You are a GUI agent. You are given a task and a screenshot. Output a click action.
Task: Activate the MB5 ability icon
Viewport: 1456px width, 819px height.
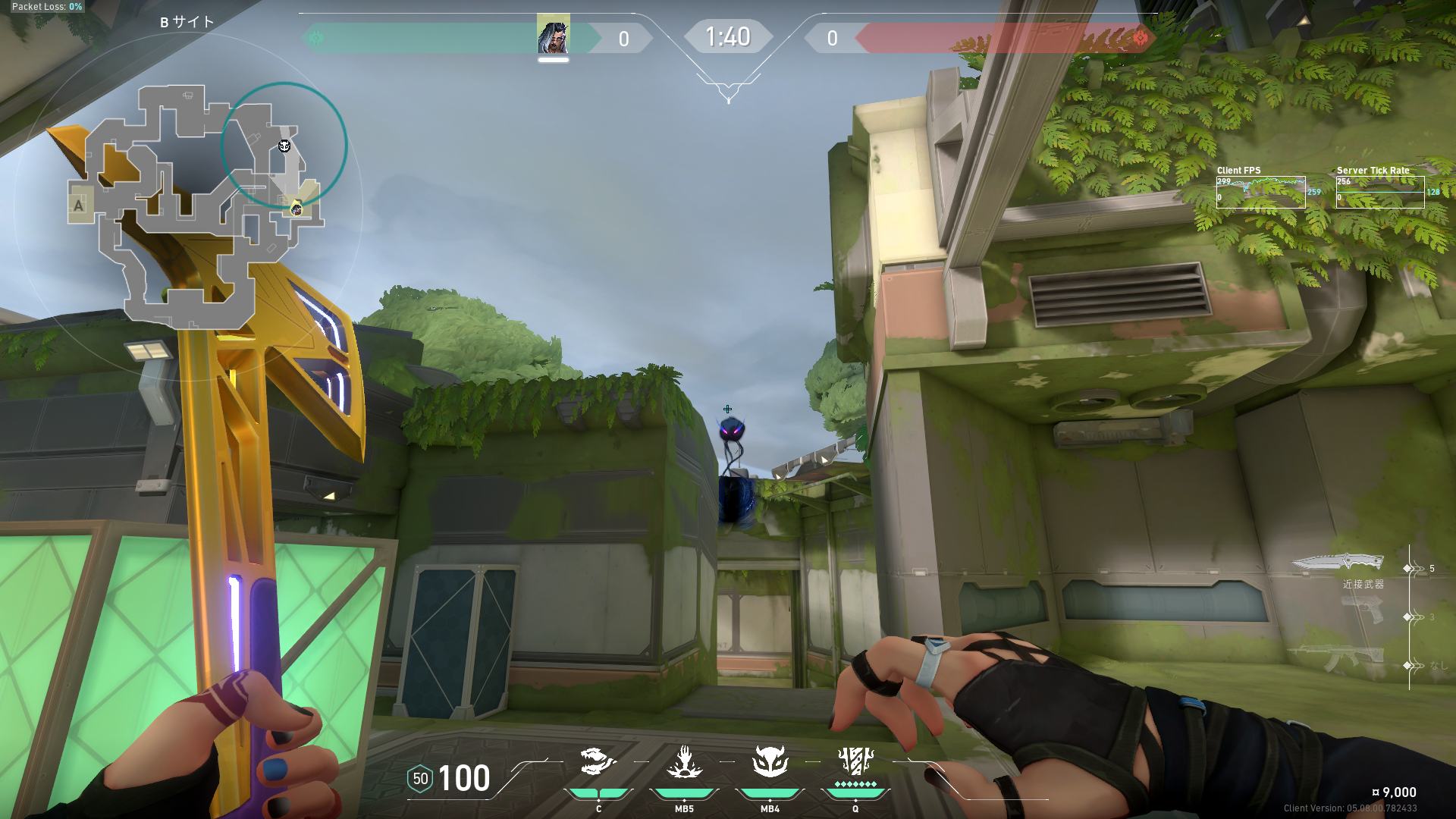coord(684,762)
